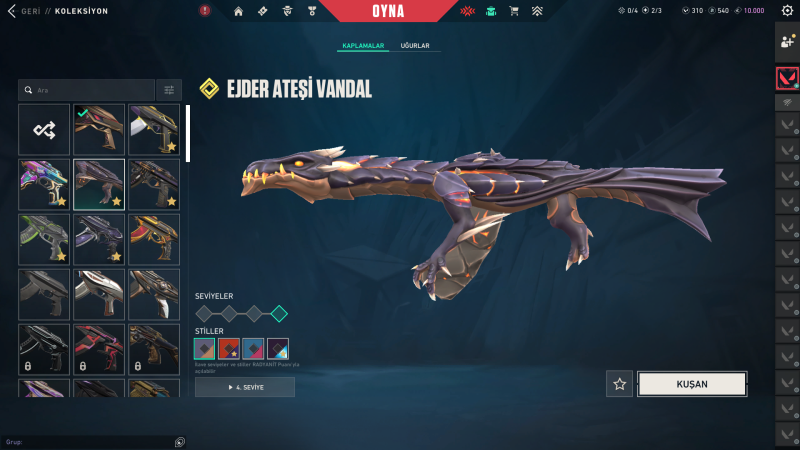This screenshot has width=800, height=450.
Task: Select the equipped skin with green checkmark
Action: [x=99, y=129]
